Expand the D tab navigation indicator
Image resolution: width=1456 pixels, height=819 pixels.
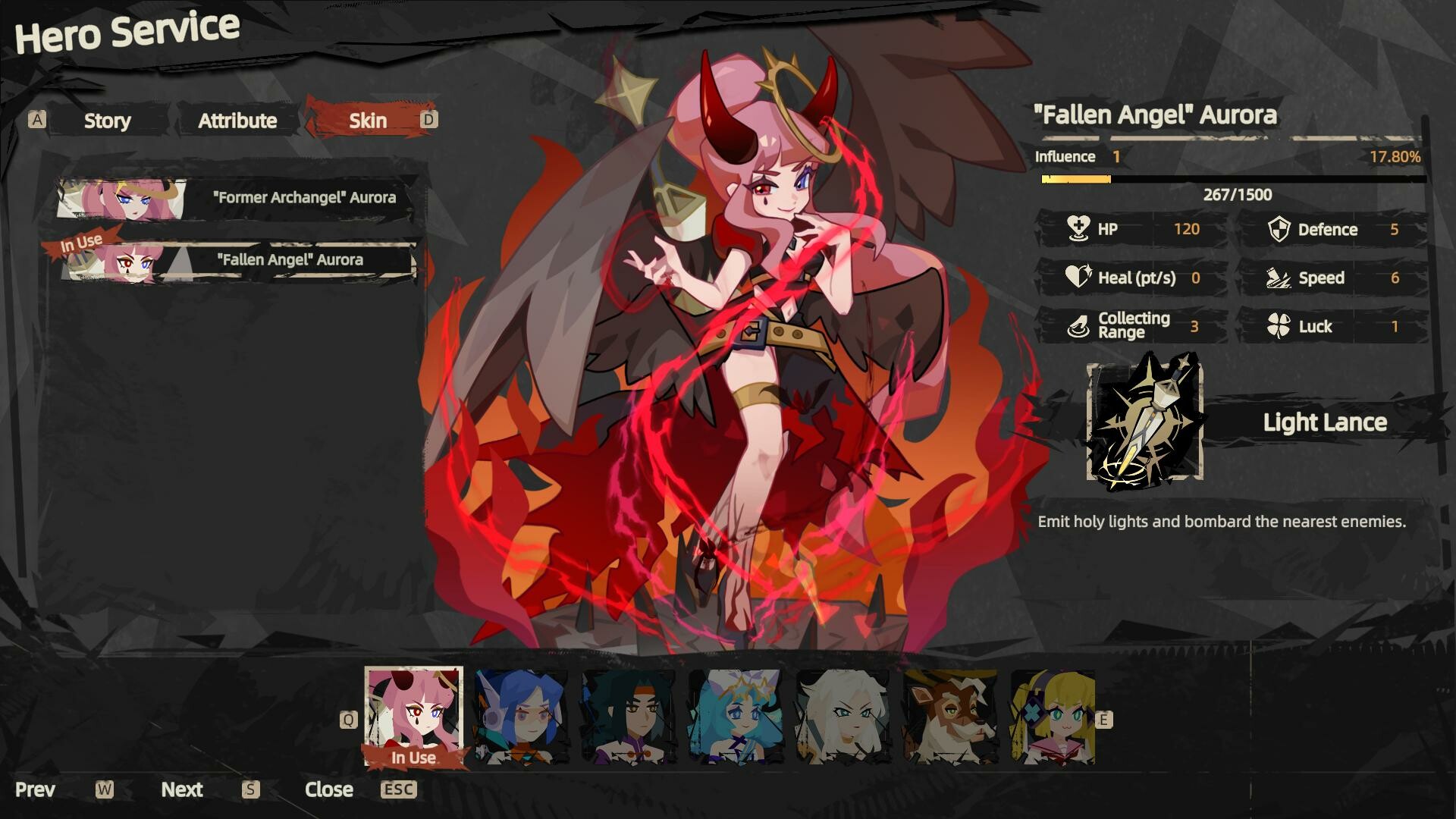pyautogui.click(x=428, y=119)
